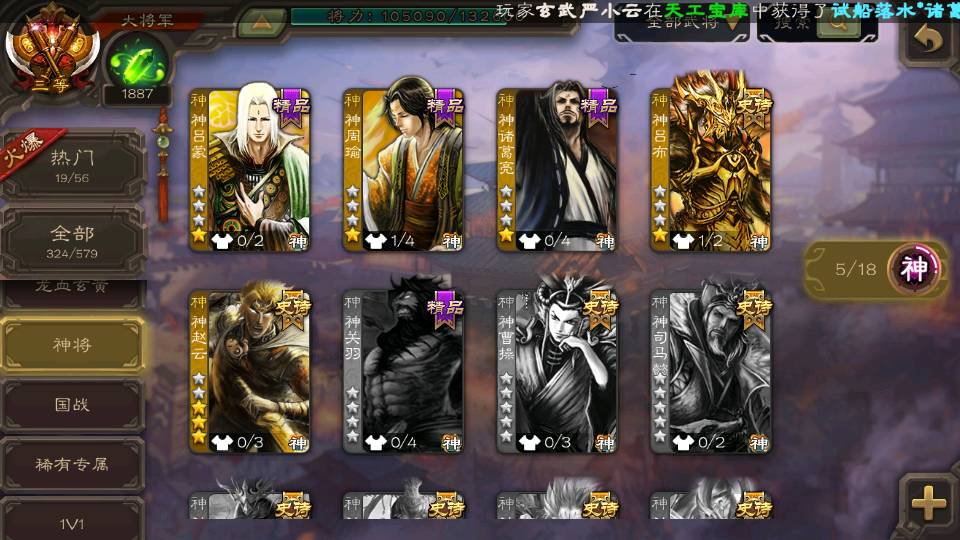Select the 全部 category tab
The height and width of the screenshot is (540, 960).
[72, 241]
